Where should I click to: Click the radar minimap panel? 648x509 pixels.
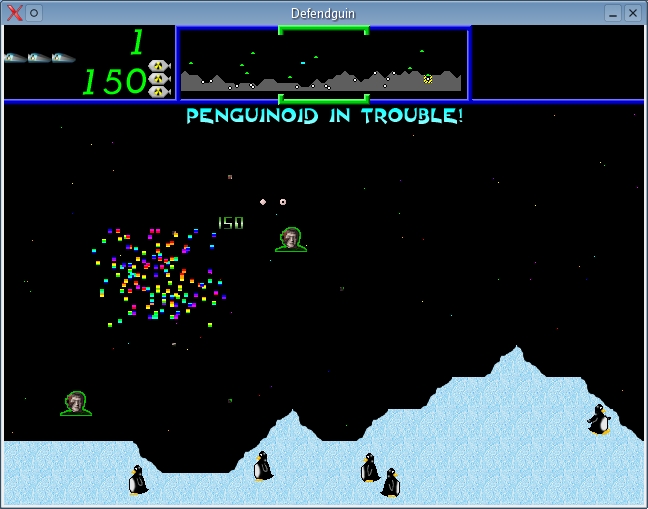pyautogui.click(x=323, y=64)
